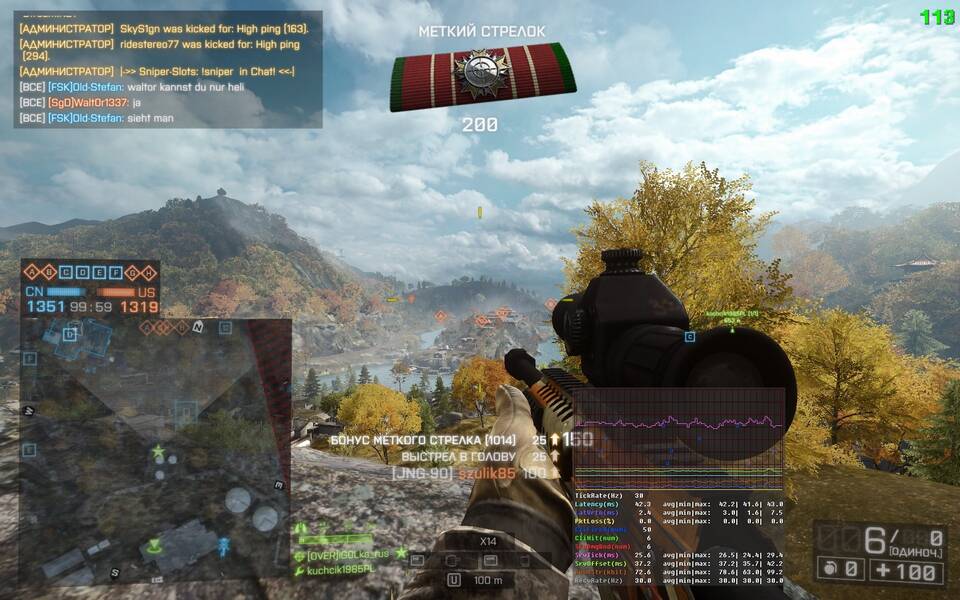Click the green FPS counter overlay
Viewport: 960px width, 600px height.
pos(938,16)
